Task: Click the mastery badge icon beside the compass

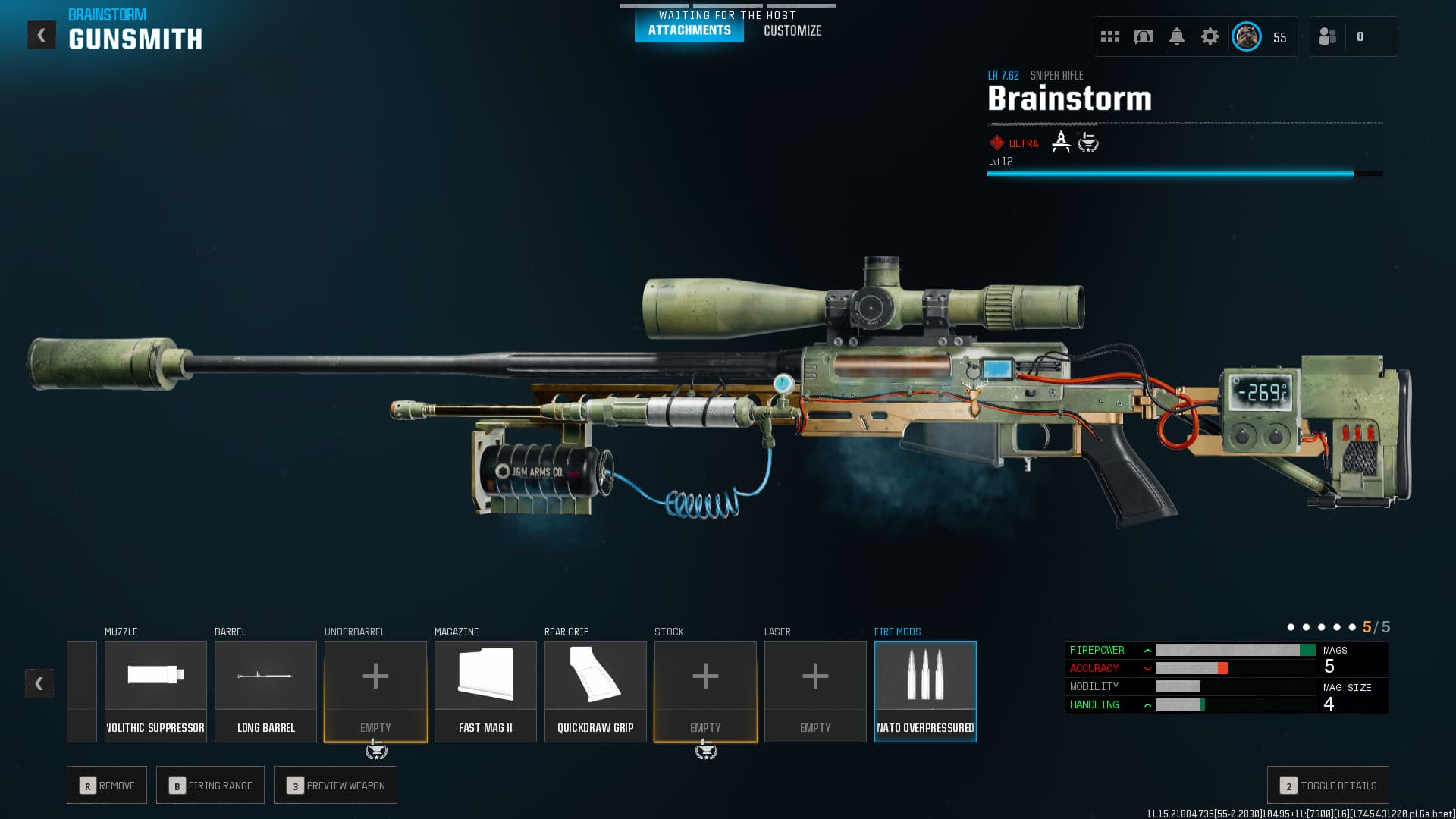Action: [1088, 143]
